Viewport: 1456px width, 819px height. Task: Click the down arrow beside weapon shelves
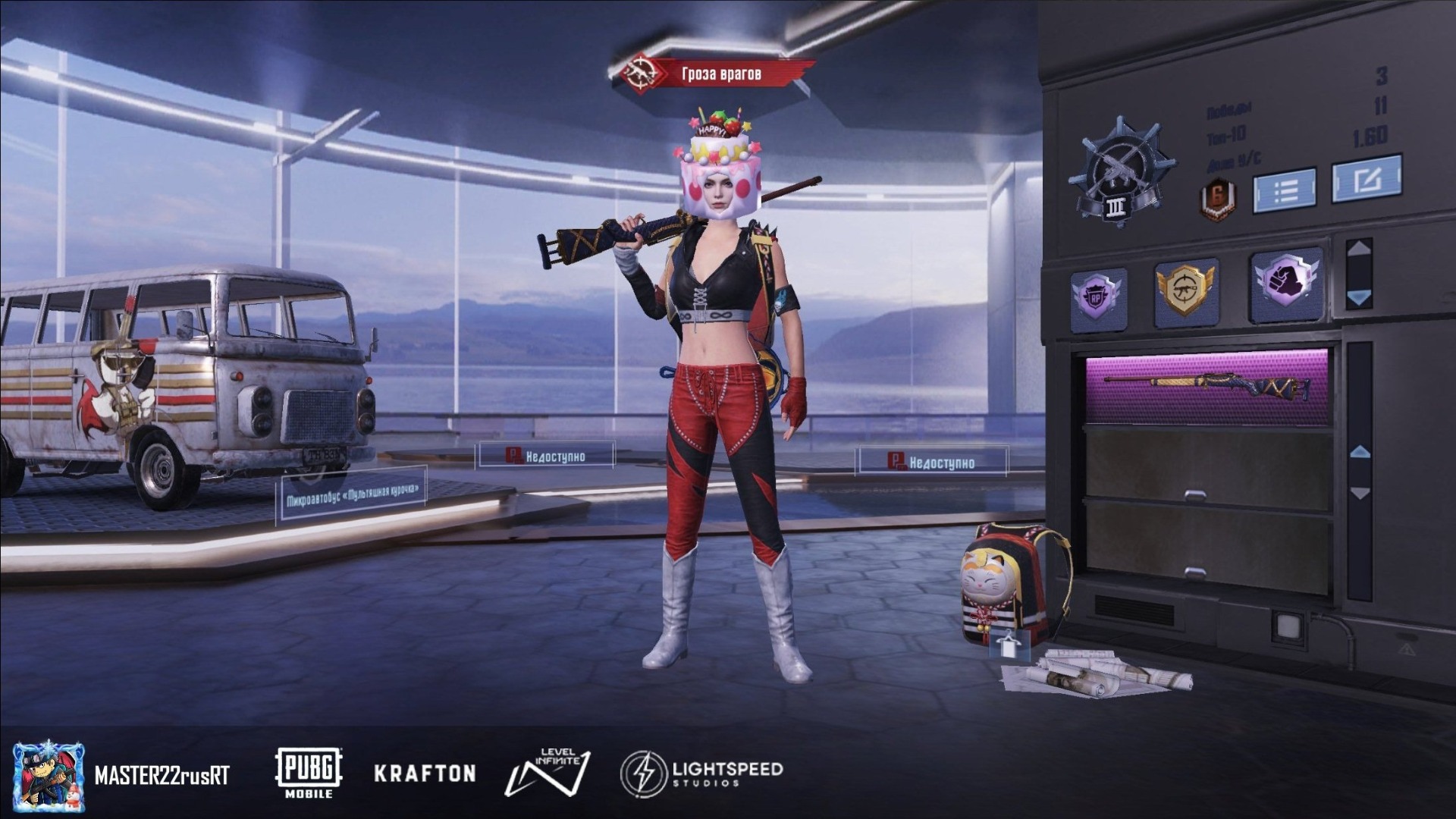[1360, 494]
